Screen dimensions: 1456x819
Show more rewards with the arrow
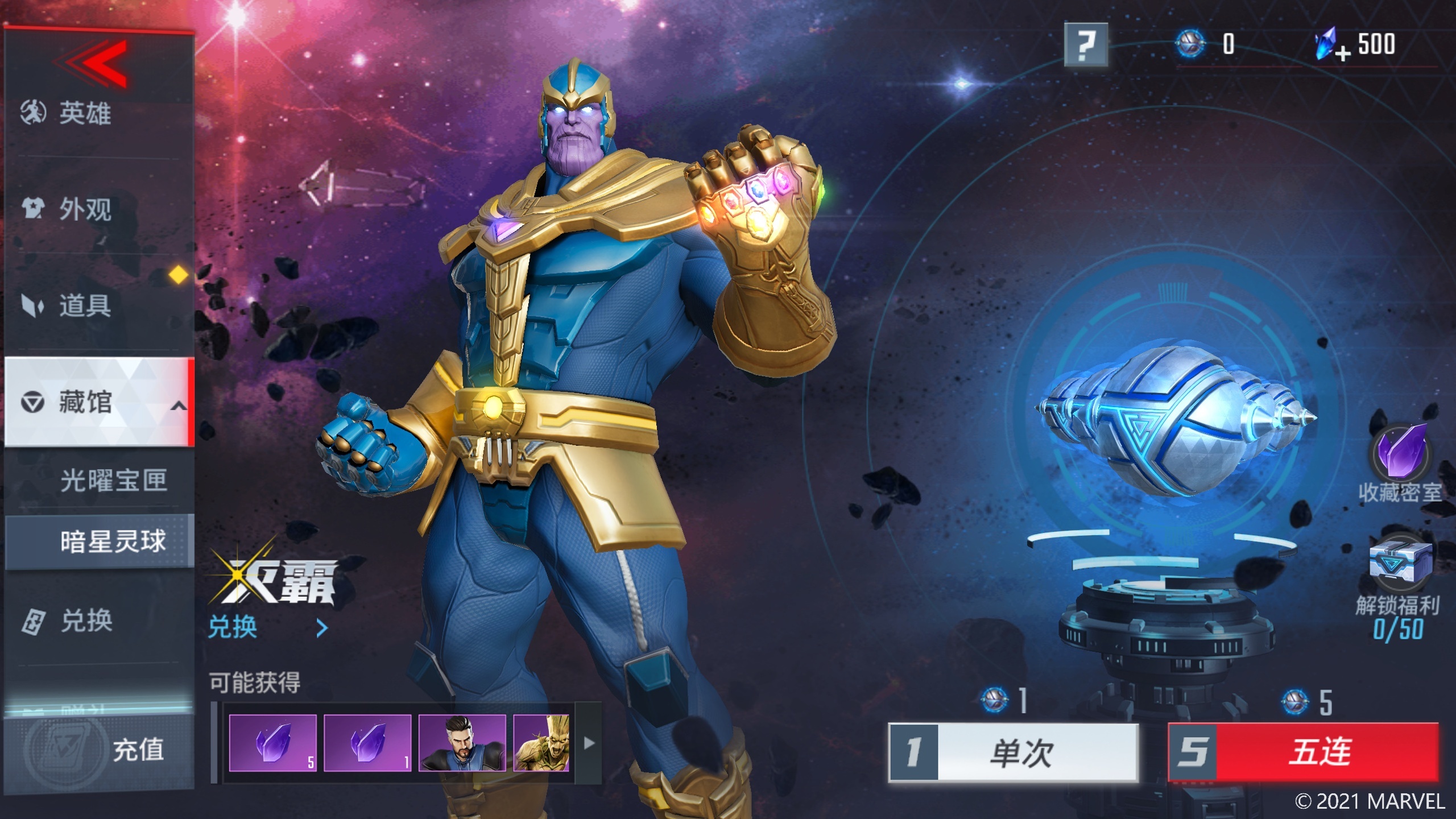point(589,743)
